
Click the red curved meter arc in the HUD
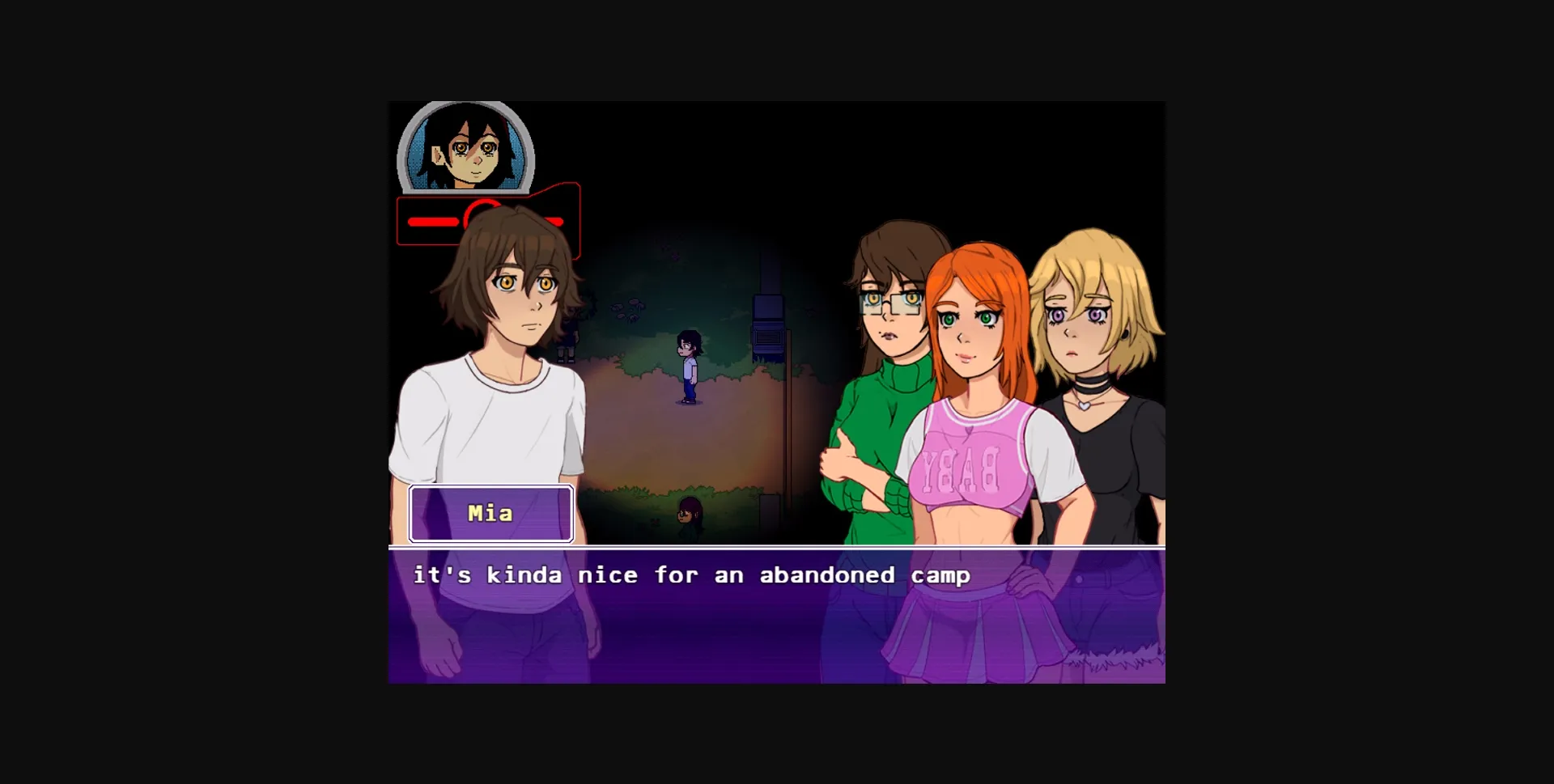pos(481,213)
